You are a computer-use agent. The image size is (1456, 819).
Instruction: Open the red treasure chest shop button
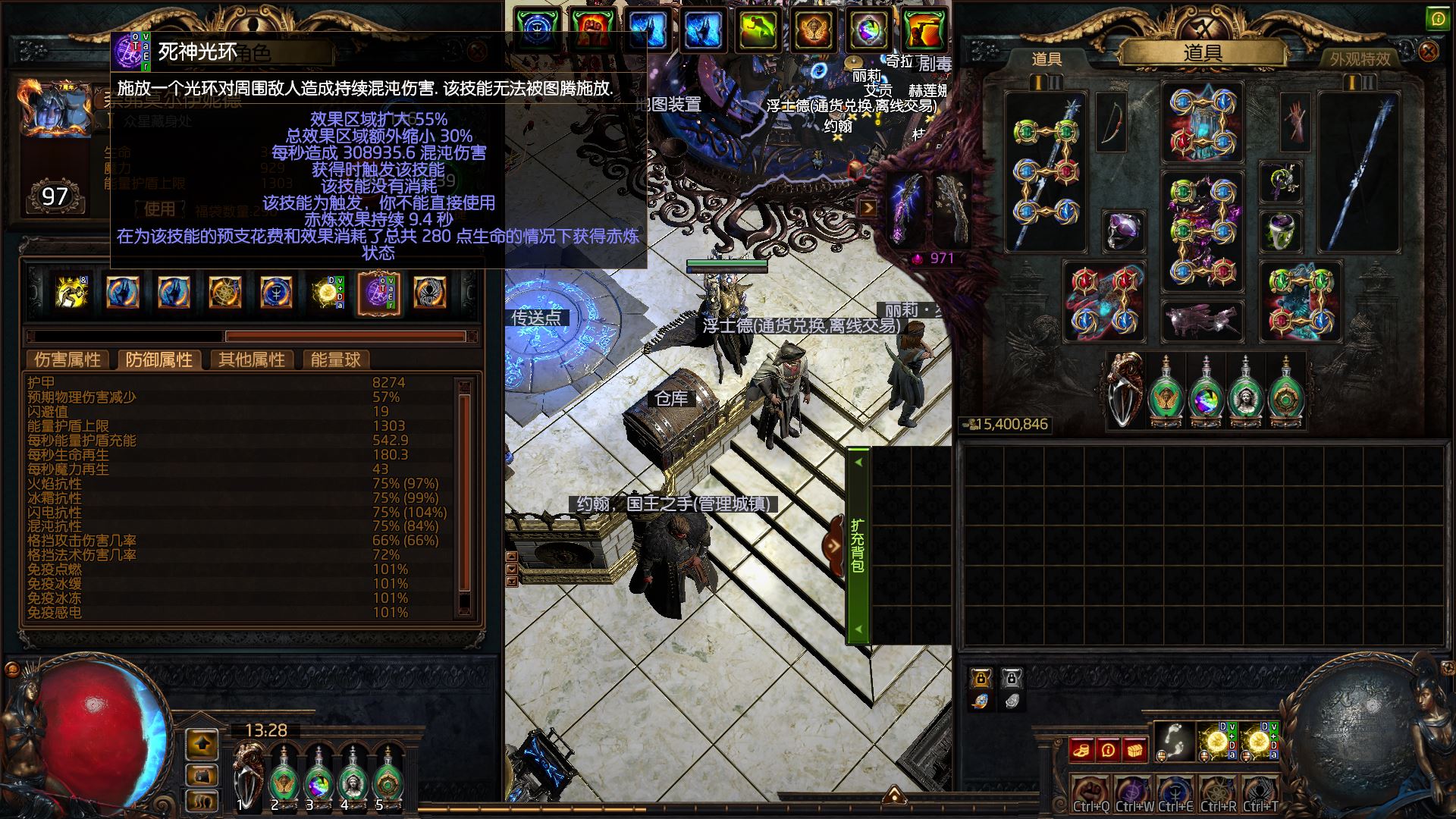(x=1134, y=750)
